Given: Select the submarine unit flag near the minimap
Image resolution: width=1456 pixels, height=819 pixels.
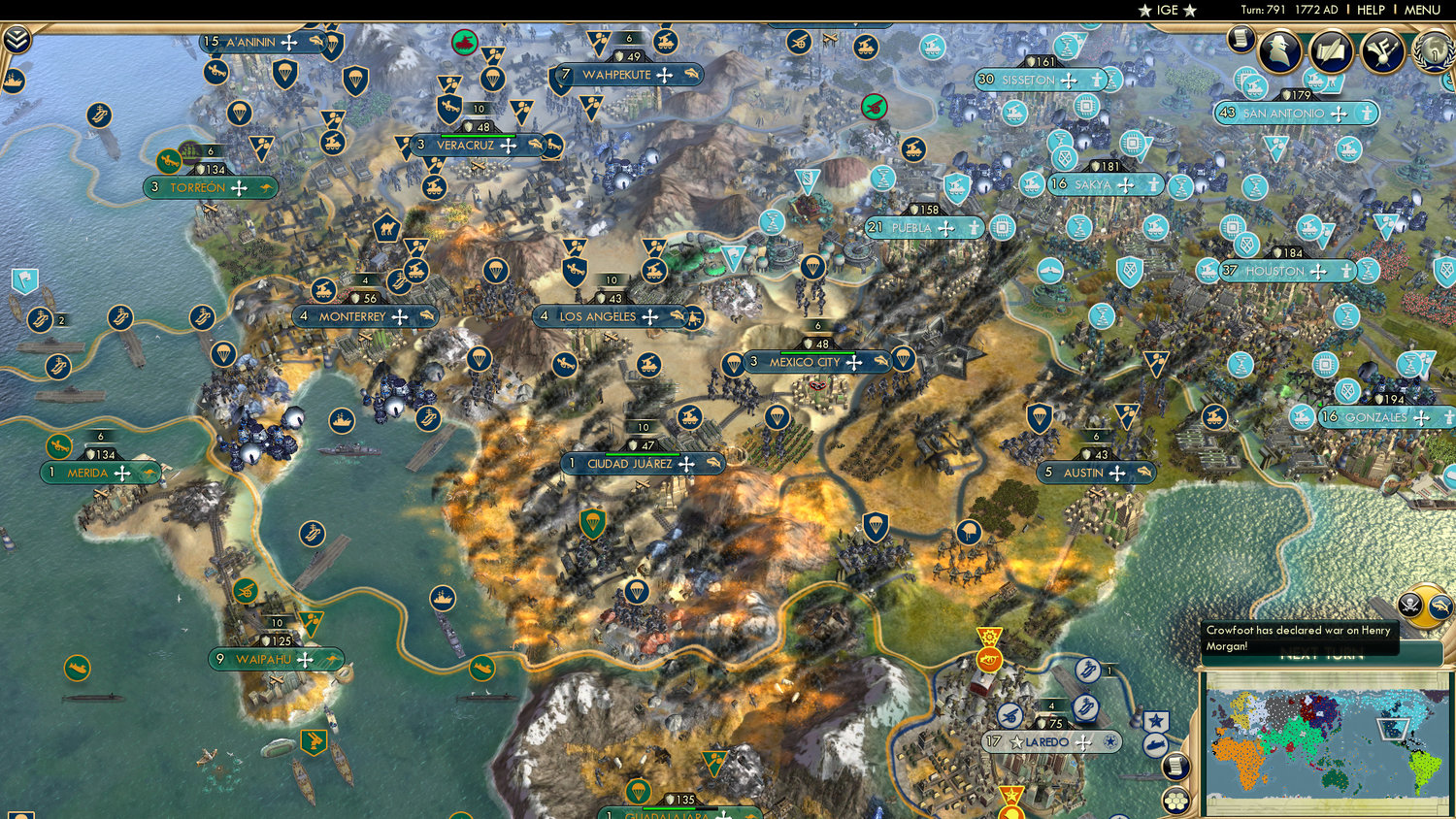Looking at the screenshot, I should click(x=1155, y=746).
